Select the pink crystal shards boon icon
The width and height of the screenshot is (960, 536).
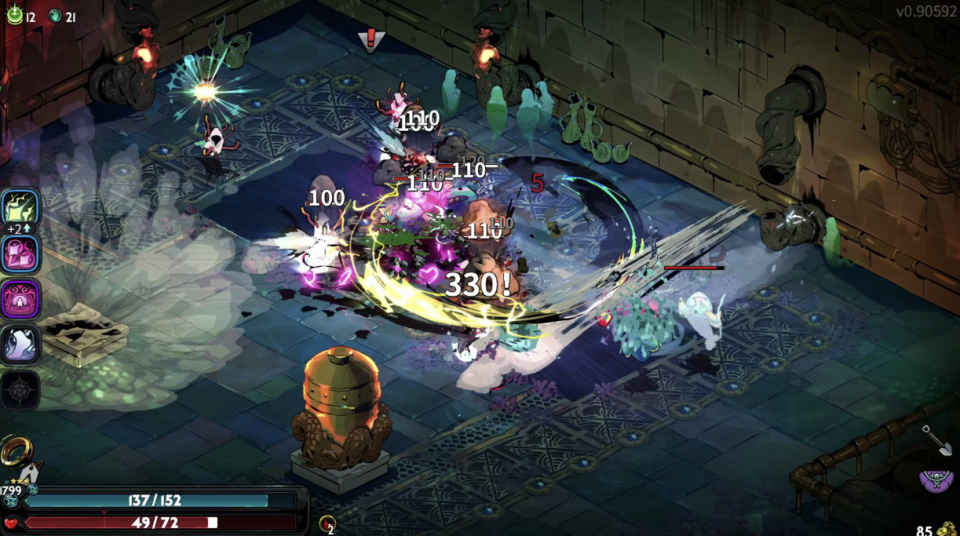point(21,254)
